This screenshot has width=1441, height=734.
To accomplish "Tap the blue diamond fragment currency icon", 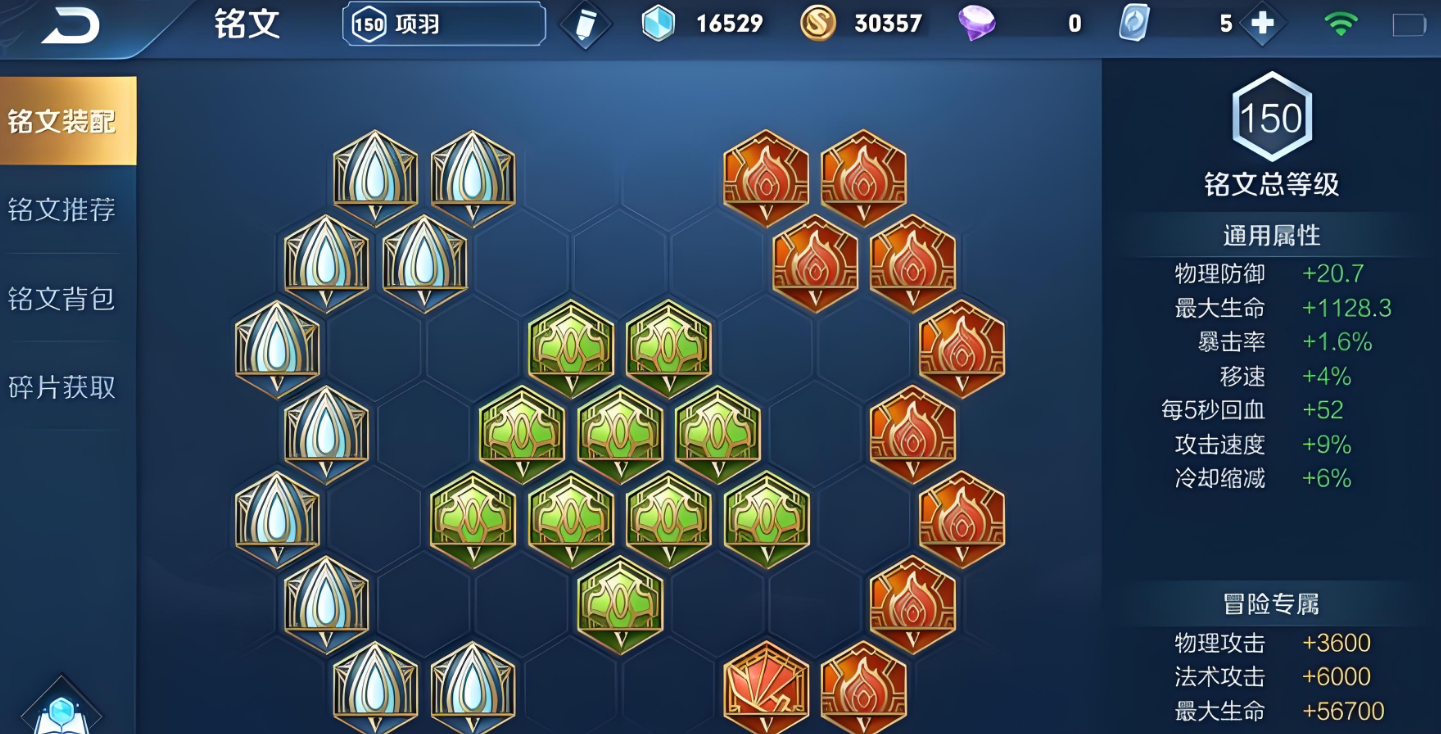I will [658, 24].
